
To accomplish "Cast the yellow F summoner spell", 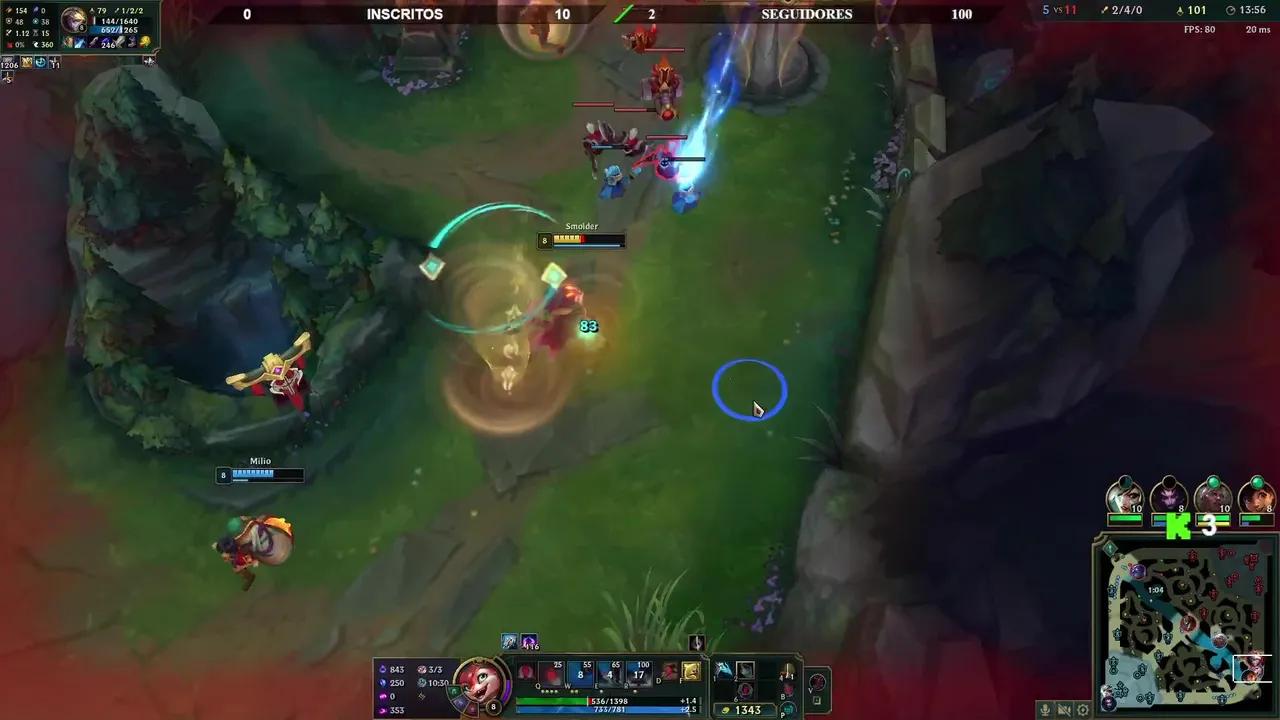I will pos(691,671).
